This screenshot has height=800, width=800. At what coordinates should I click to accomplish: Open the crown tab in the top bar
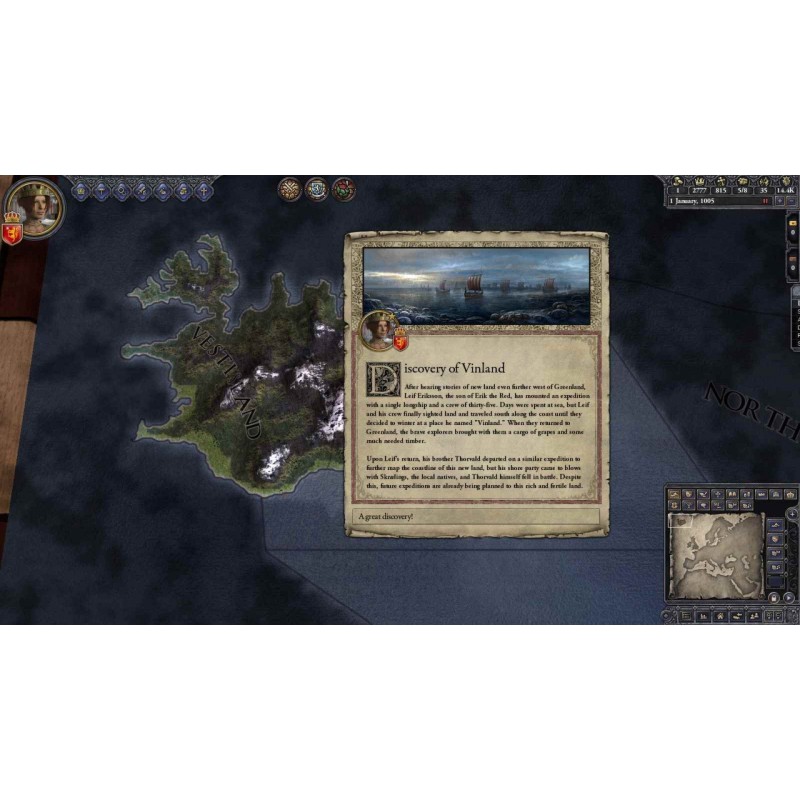(x=81, y=190)
